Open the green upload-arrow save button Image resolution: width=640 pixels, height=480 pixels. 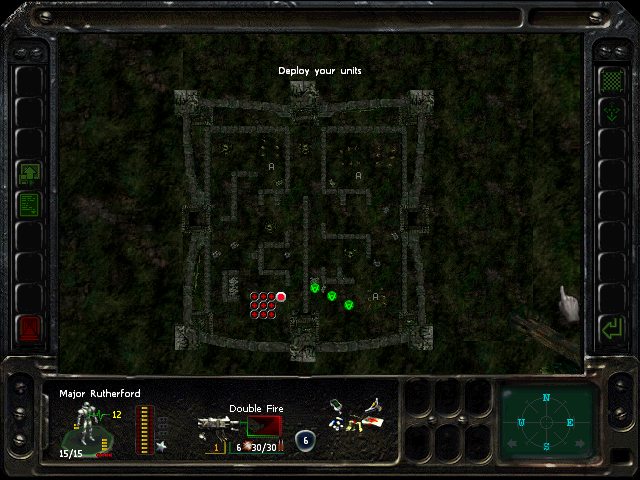[29, 175]
